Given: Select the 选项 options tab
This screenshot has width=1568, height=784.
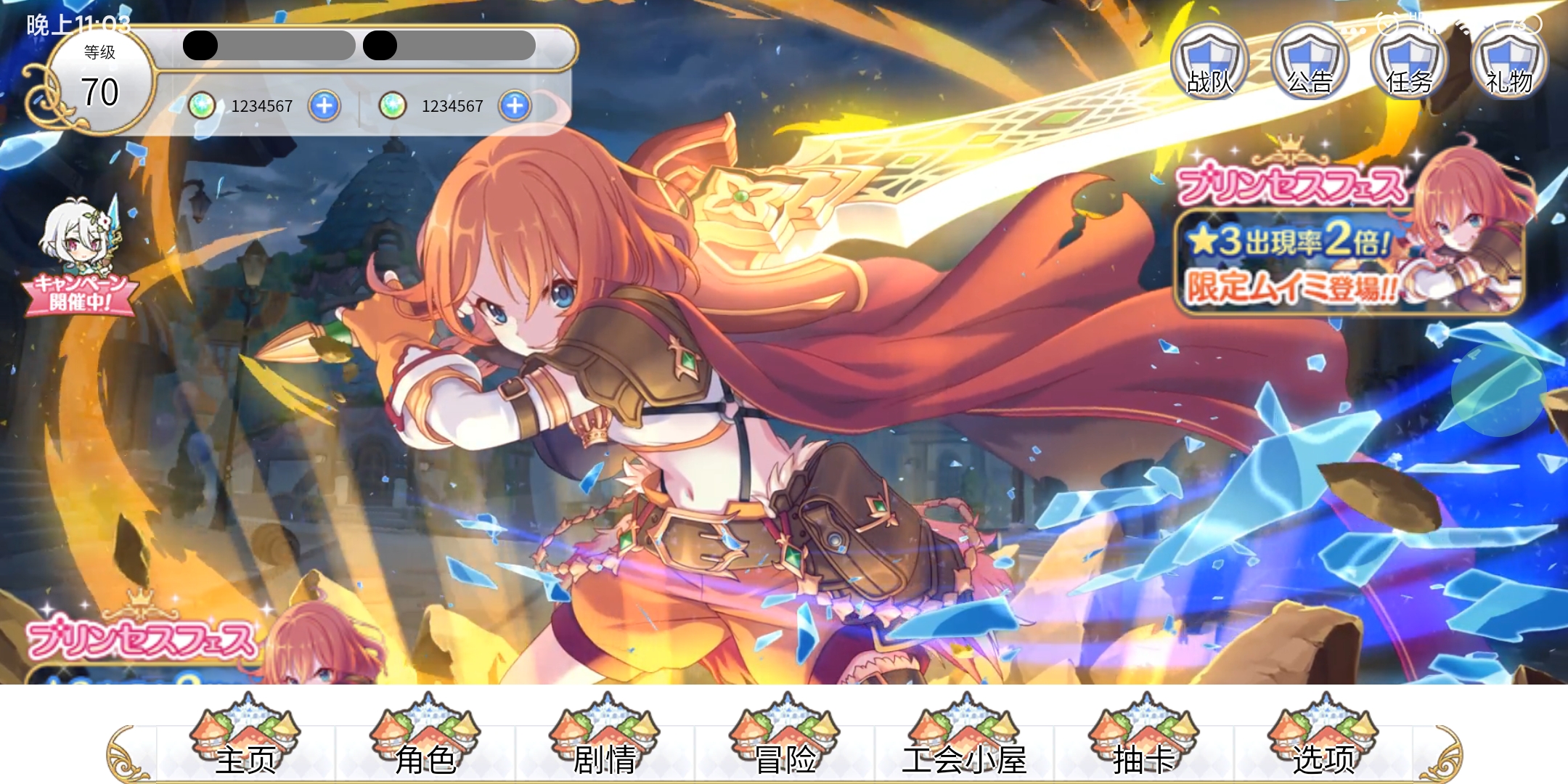Looking at the screenshot, I should click(x=1323, y=737).
